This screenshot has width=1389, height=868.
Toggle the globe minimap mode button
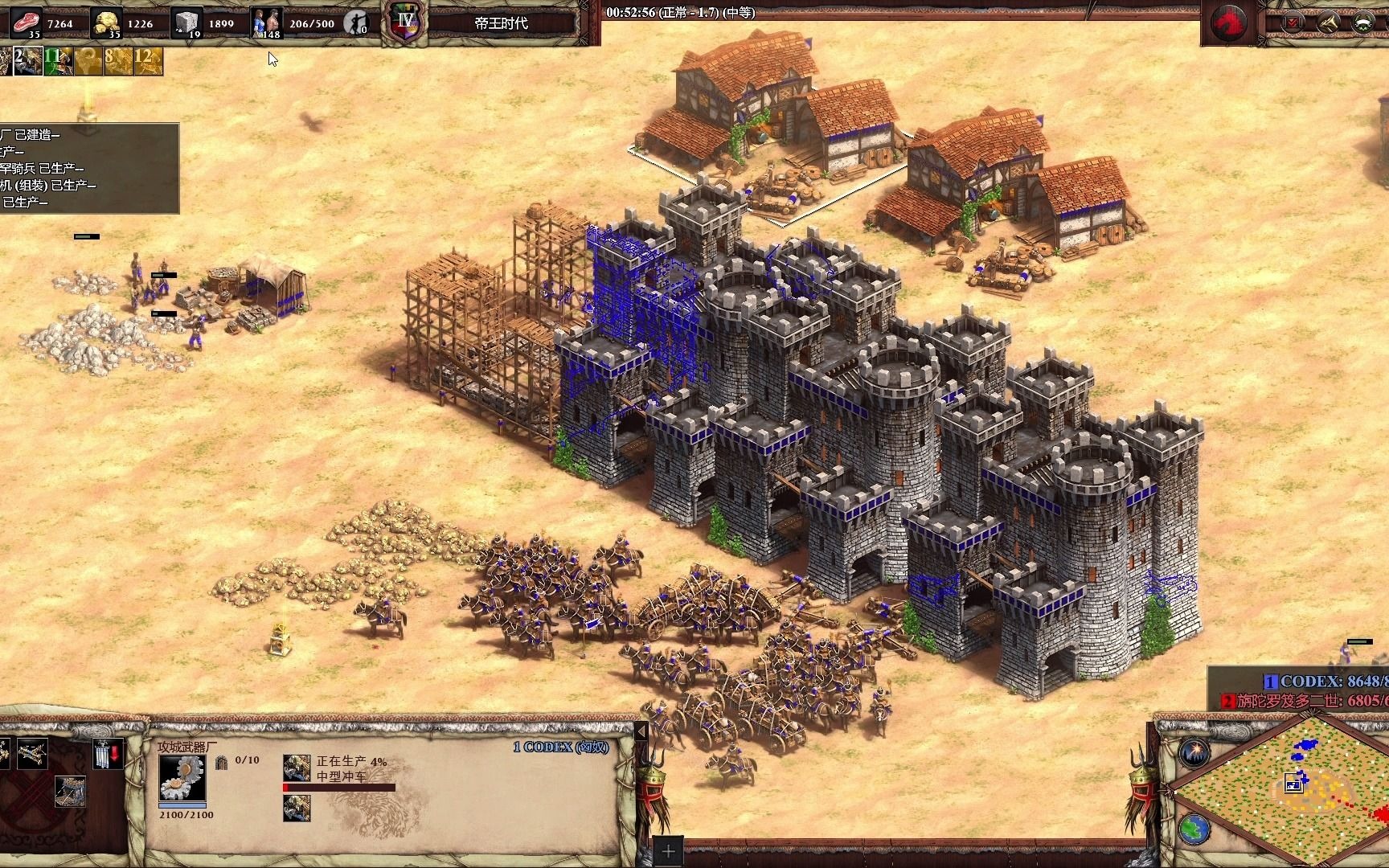pos(1194,829)
